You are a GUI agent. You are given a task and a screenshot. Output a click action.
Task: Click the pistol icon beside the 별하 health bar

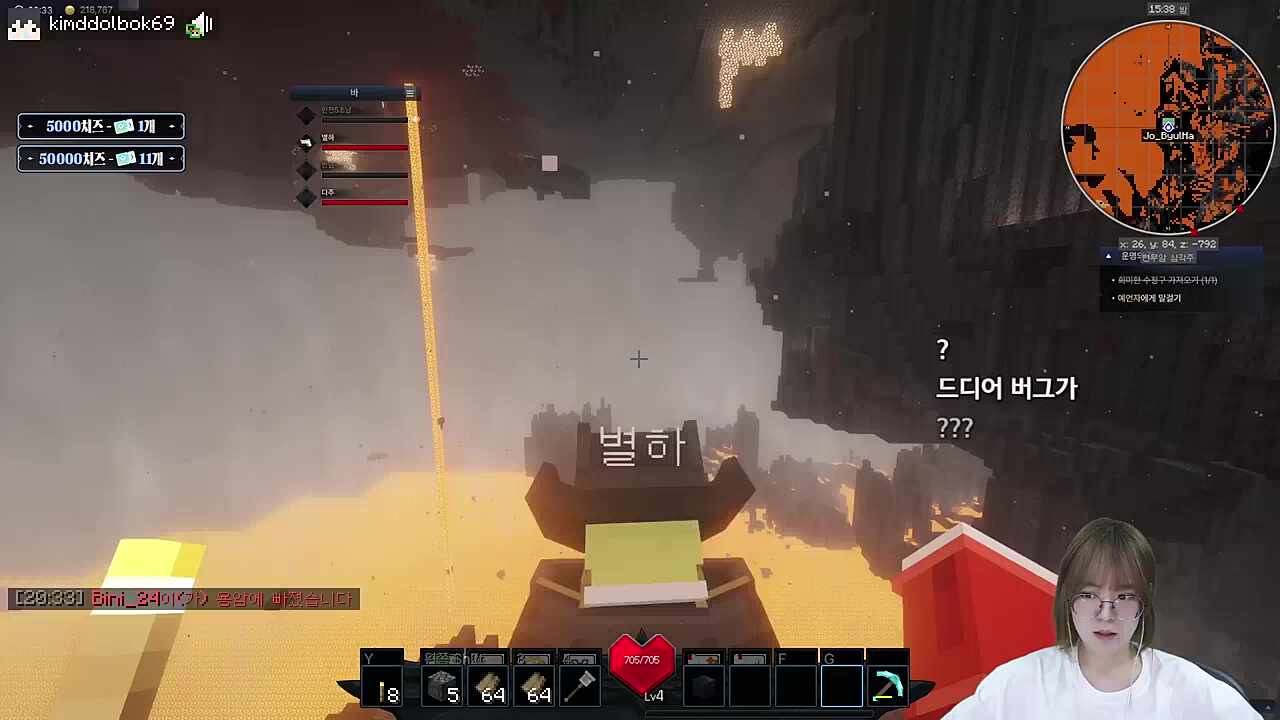tap(305, 143)
